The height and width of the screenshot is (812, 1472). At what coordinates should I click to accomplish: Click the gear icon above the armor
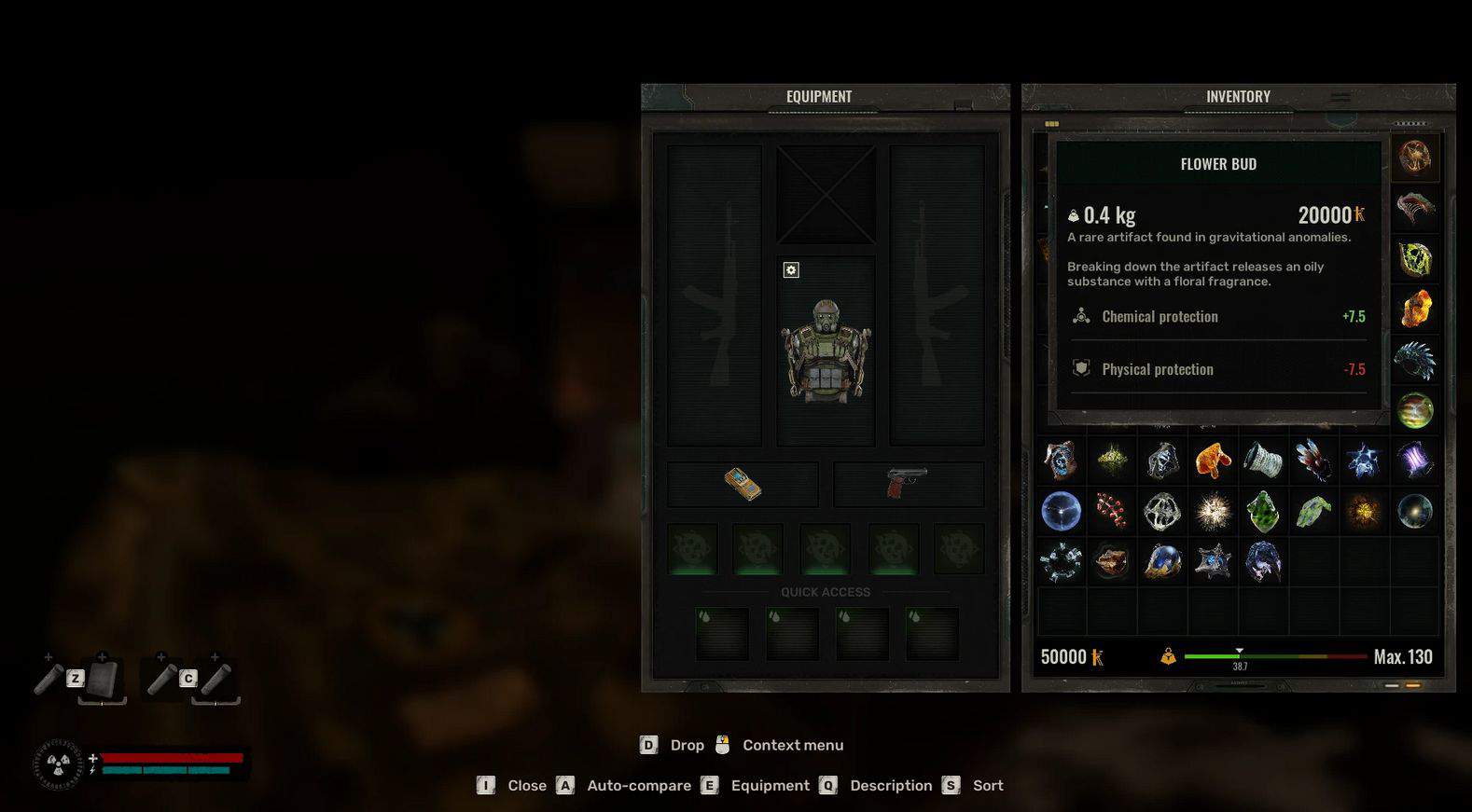(x=791, y=270)
